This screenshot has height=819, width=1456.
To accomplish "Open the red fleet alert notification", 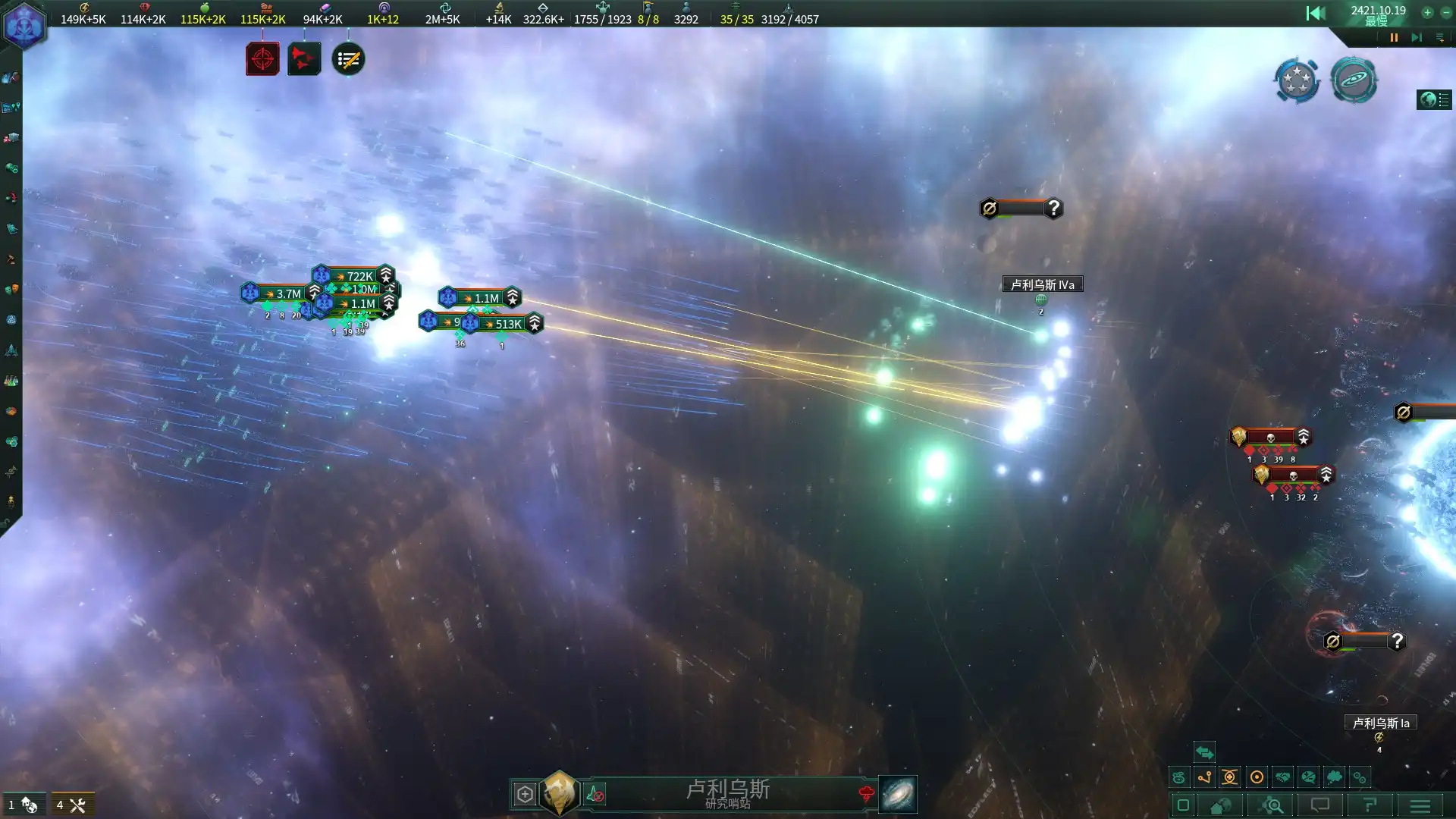I will 304,59.
